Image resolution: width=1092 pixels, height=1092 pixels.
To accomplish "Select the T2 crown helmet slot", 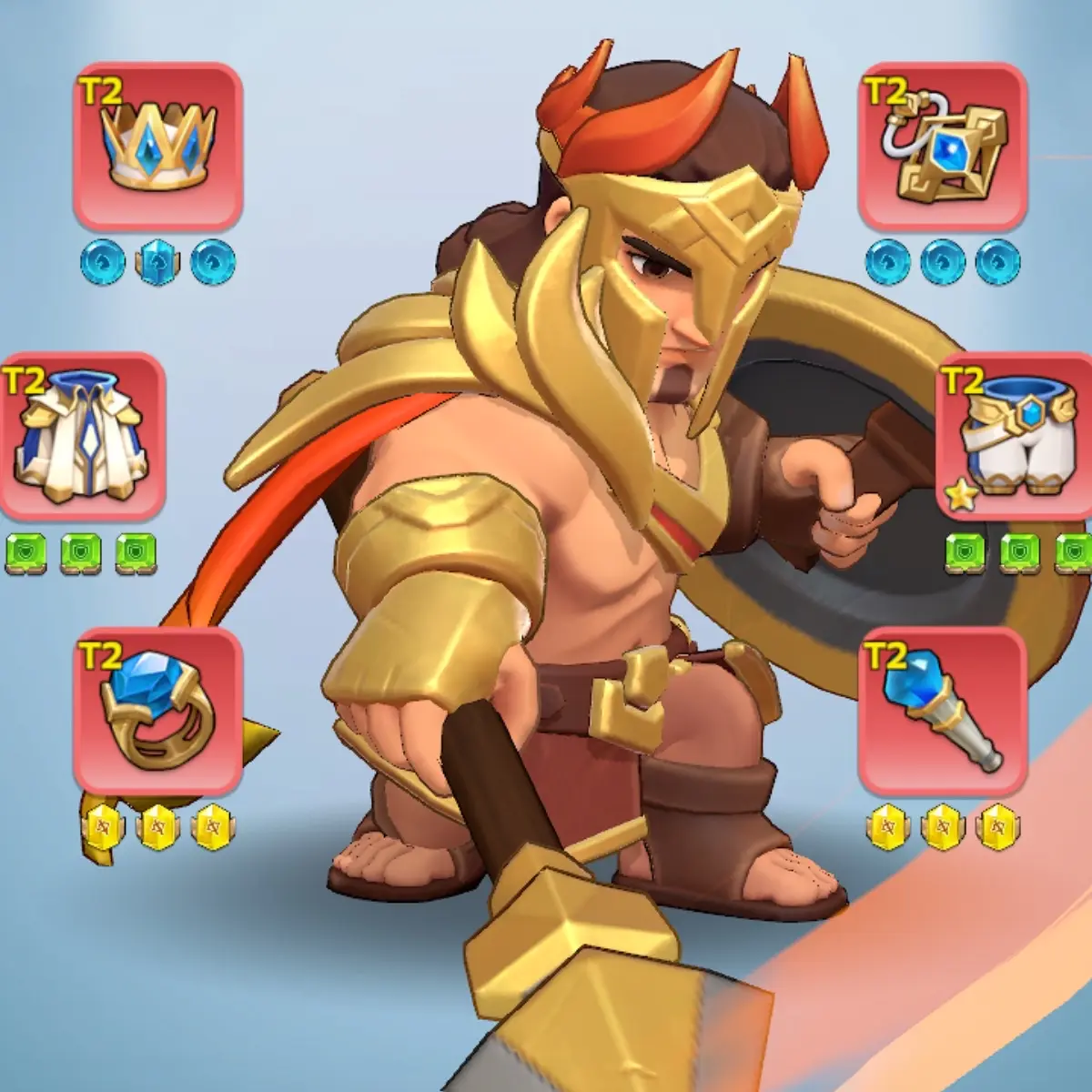I will click(x=157, y=146).
